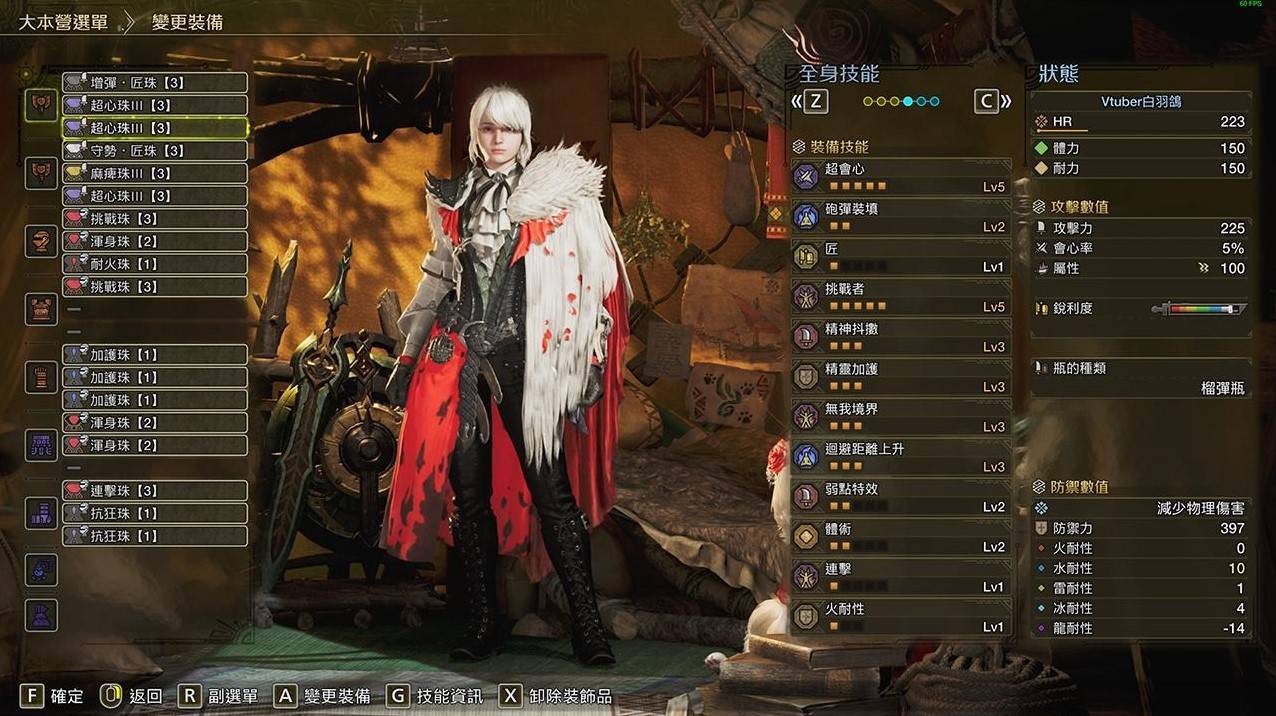Show the 超會心 skill row

900,177
